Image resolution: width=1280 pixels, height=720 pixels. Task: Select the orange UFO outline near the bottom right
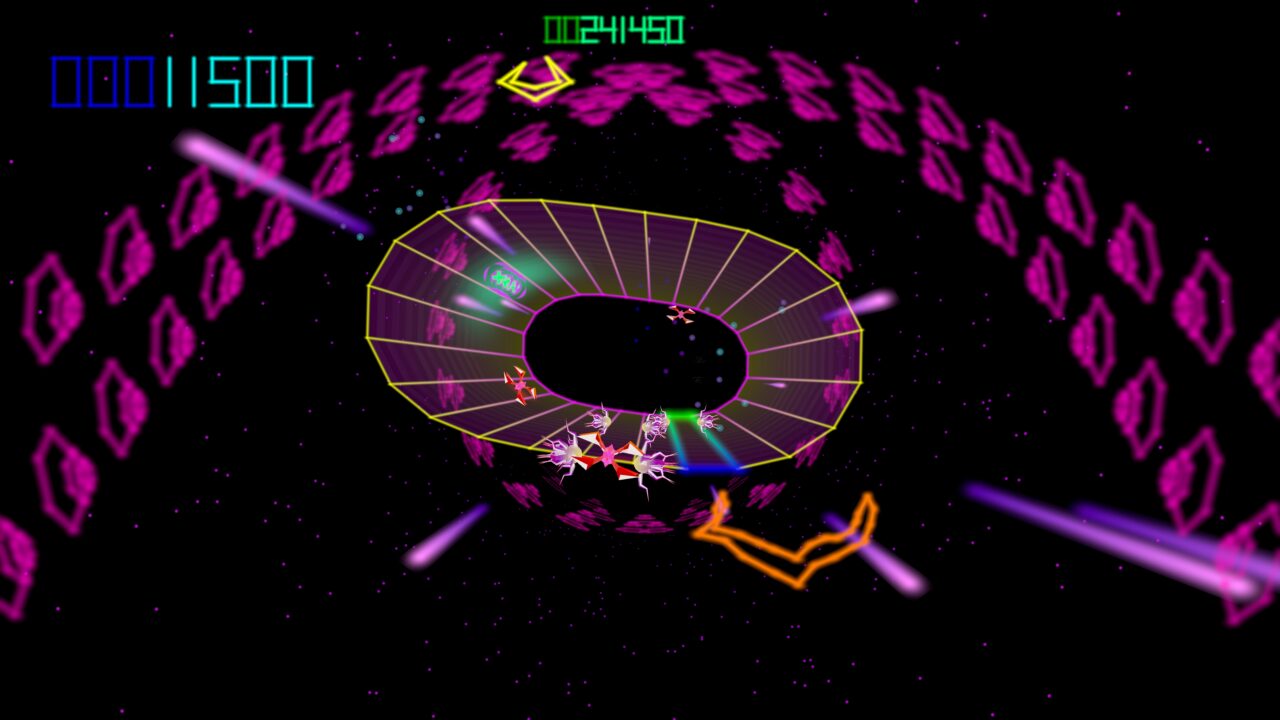795,540
